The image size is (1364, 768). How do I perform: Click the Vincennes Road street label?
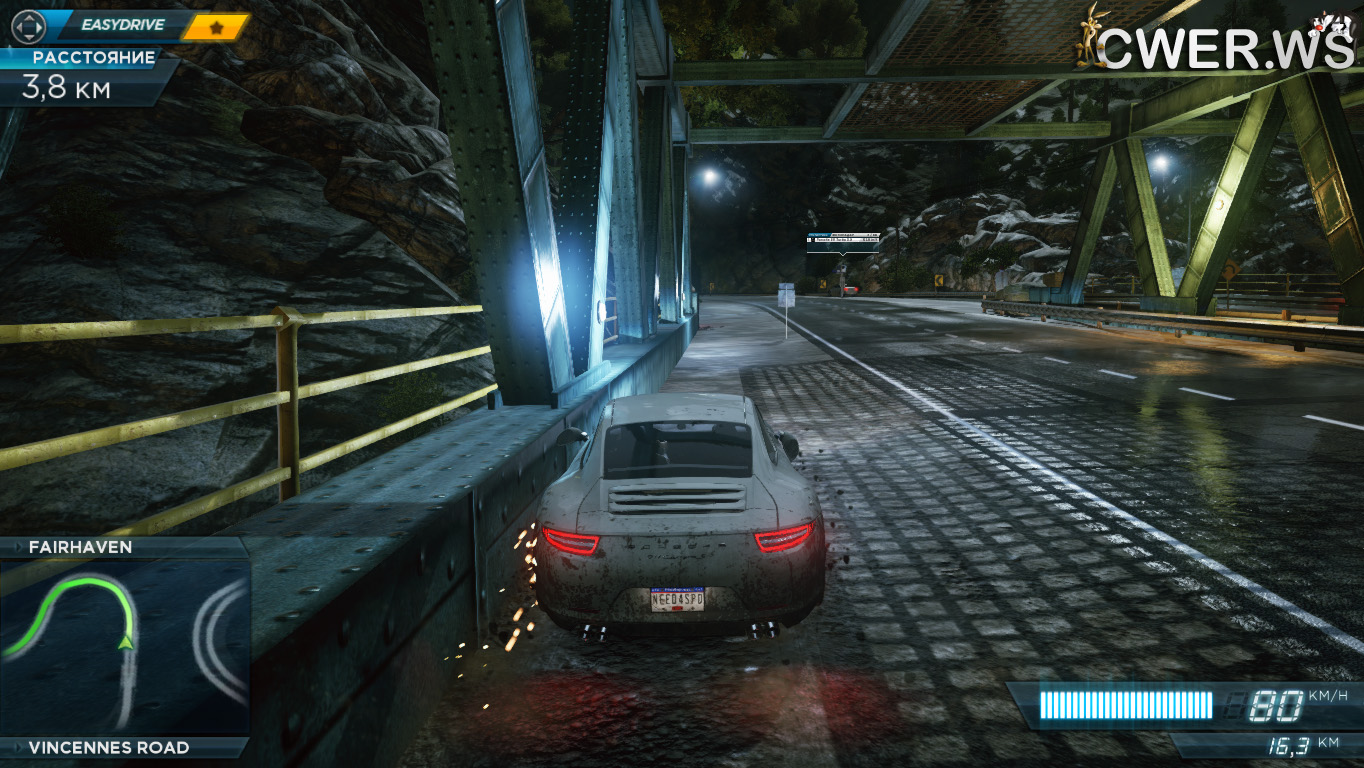(108, 747)
